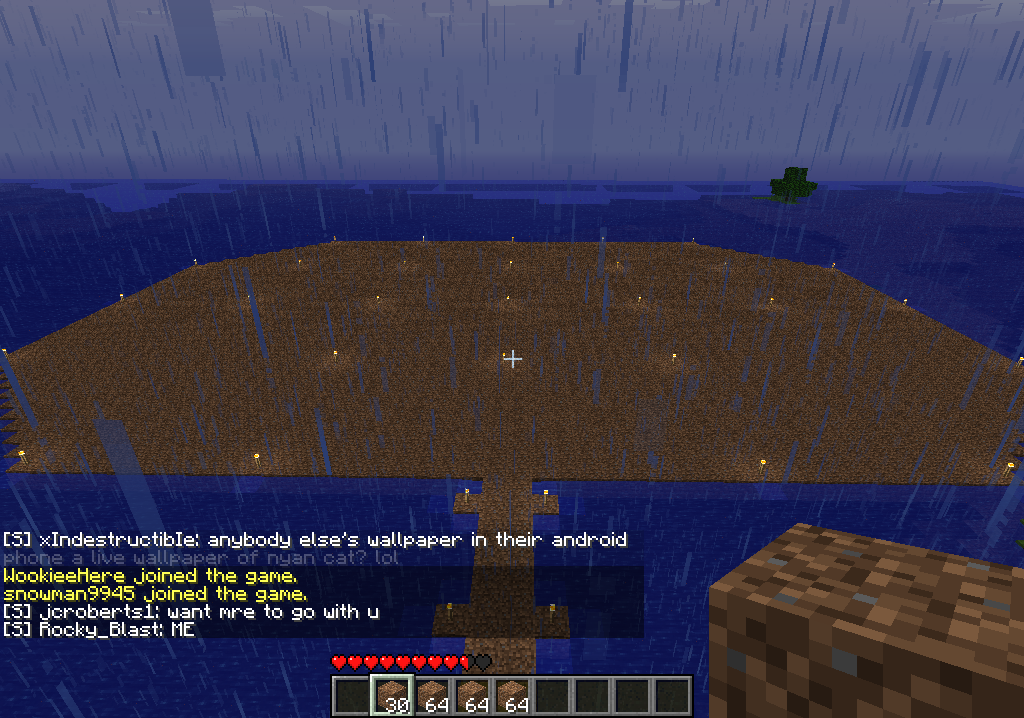The width and height of the screenshot is (1024, 718).
Task: Select the hotbar dirt stack of 30
Action: [391, 696]
